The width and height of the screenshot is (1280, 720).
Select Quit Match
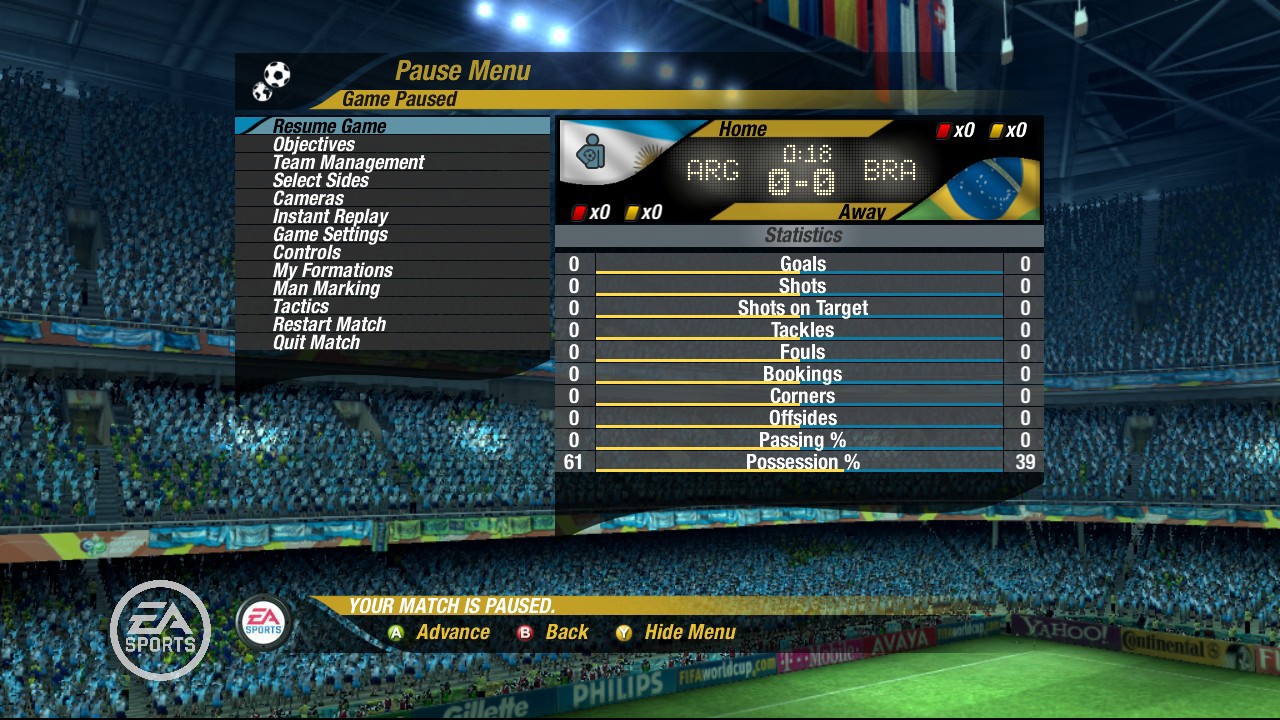click(x=316, y=342)
